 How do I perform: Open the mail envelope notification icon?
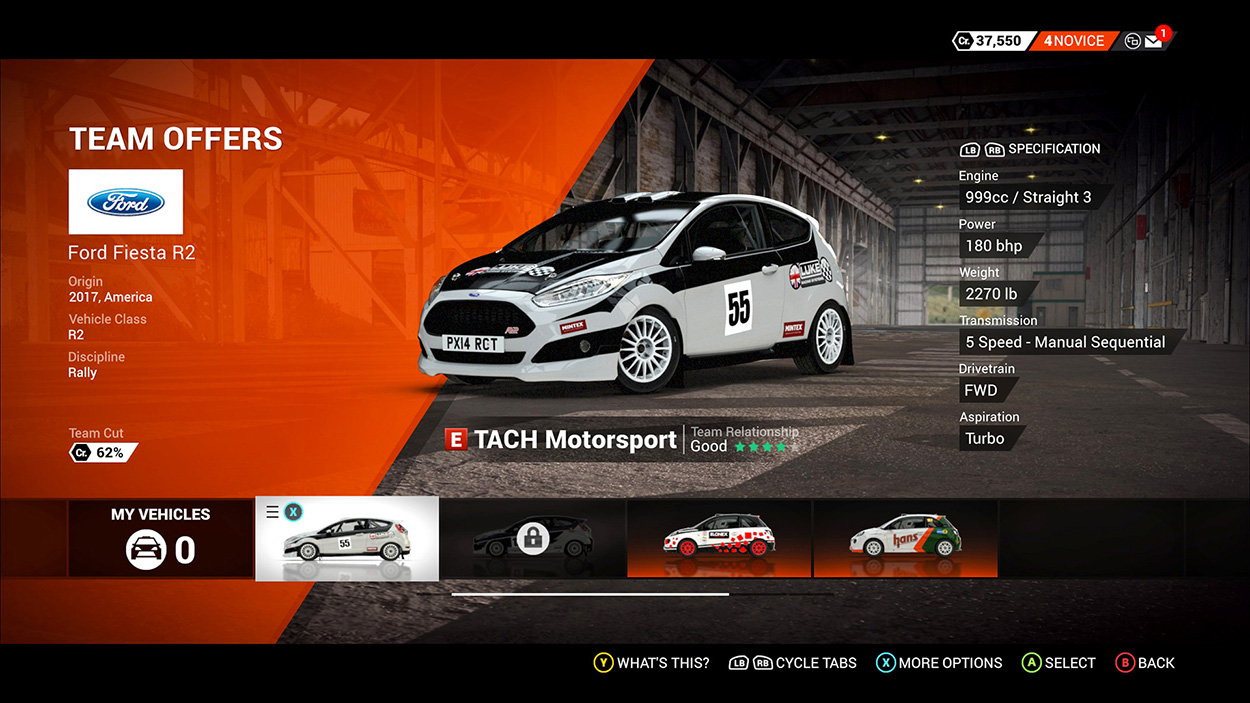[x=1153, y=41]
